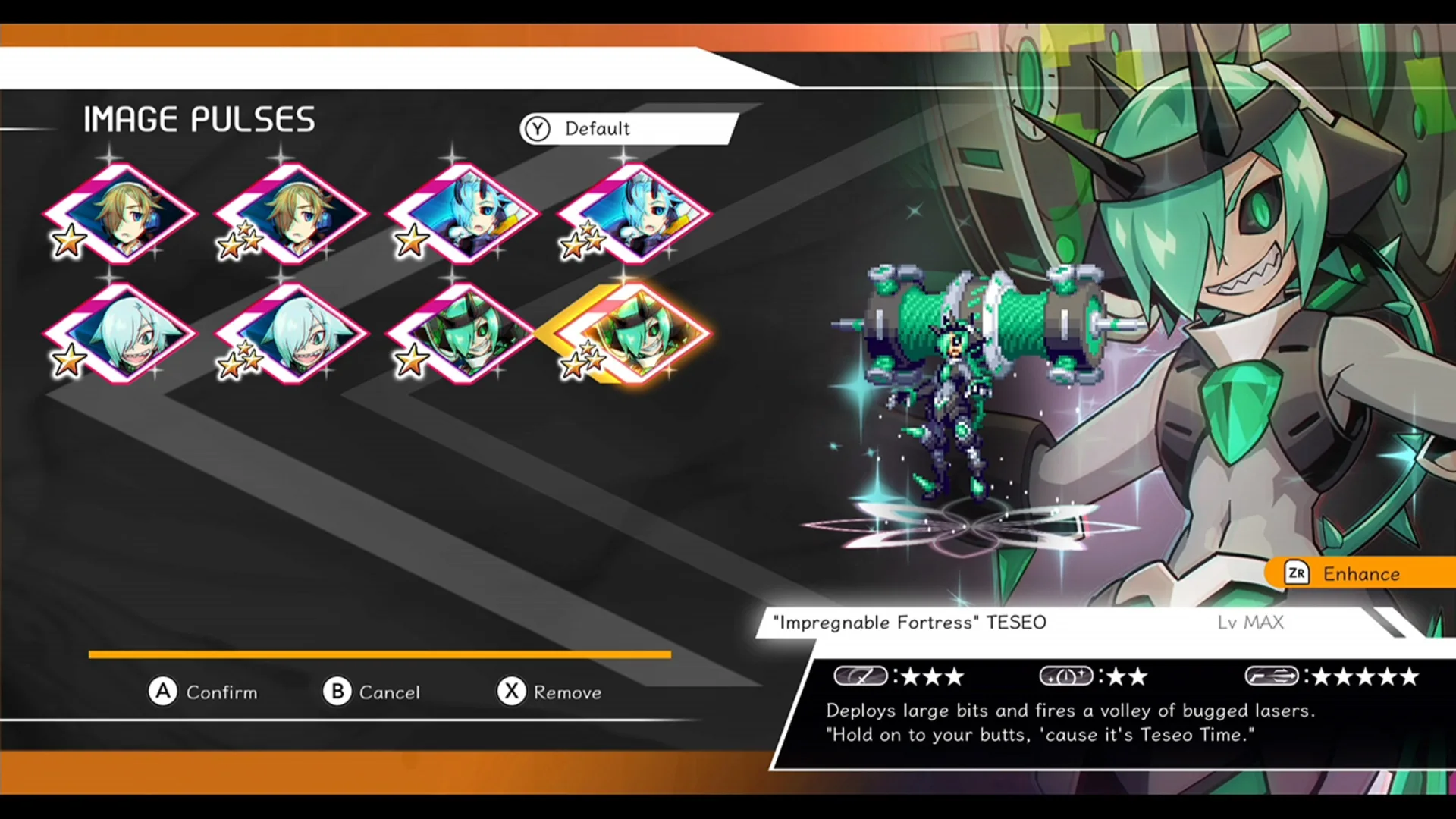Click the 'Impregnable Fortress' TESEO name label
This screenshot has width=1456, height=819.
coord(908,622)
